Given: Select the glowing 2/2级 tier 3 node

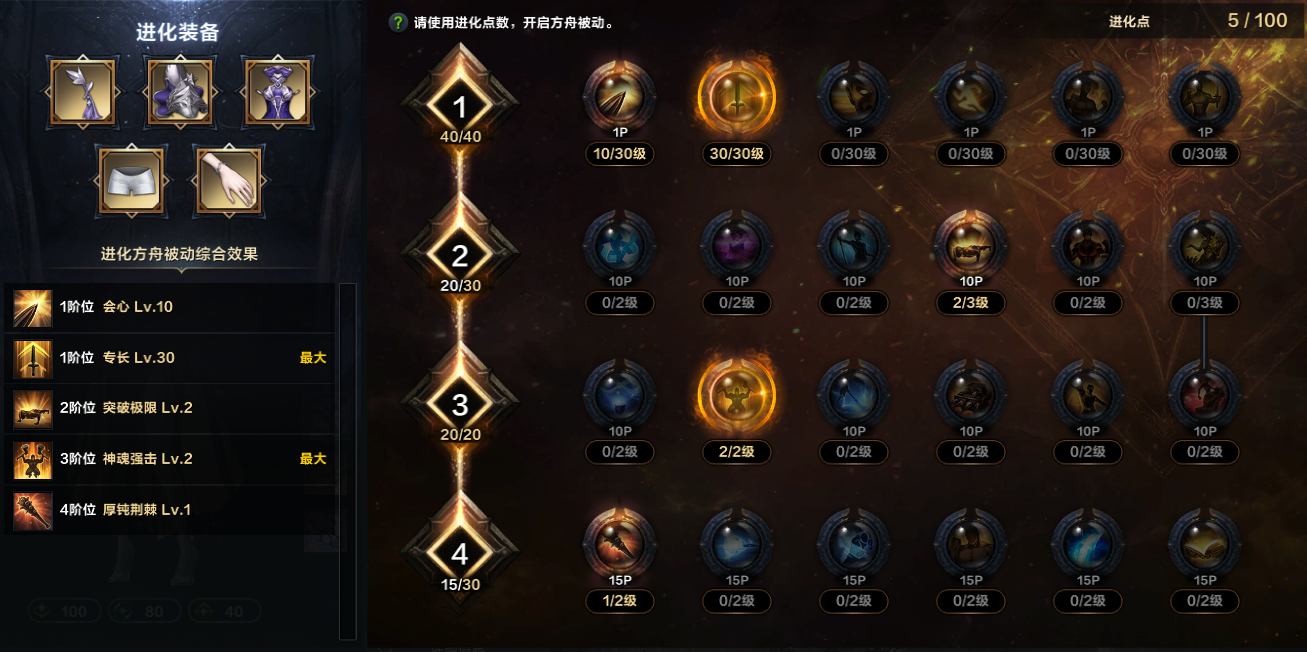Looking at the screenshot, I should 736,395.
